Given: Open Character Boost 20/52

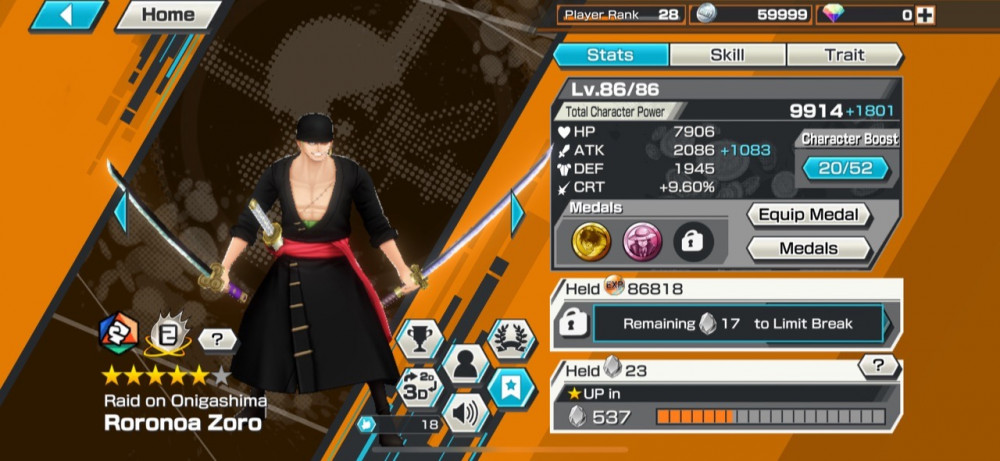Looking at the screenshot, I should [846, 168].
